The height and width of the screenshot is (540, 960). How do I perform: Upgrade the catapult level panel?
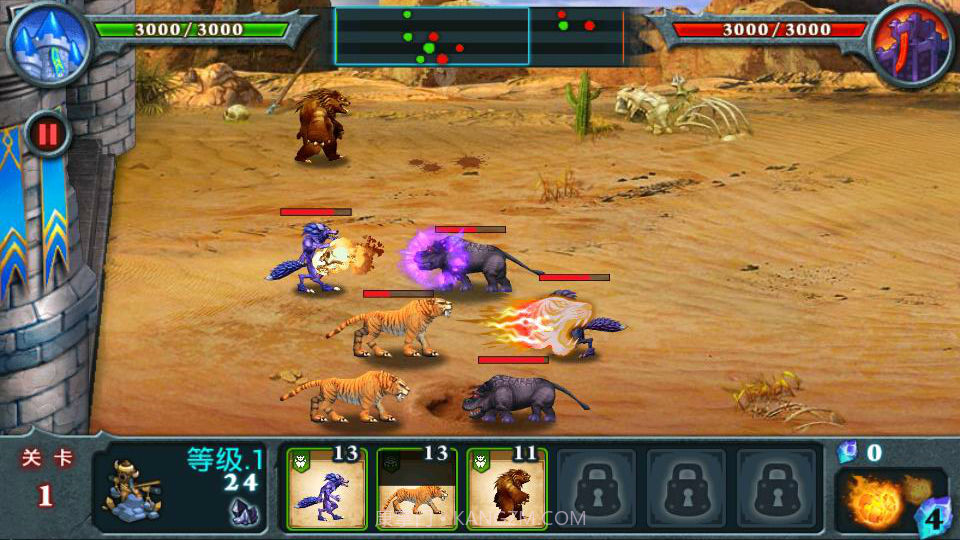click(181, 488)
